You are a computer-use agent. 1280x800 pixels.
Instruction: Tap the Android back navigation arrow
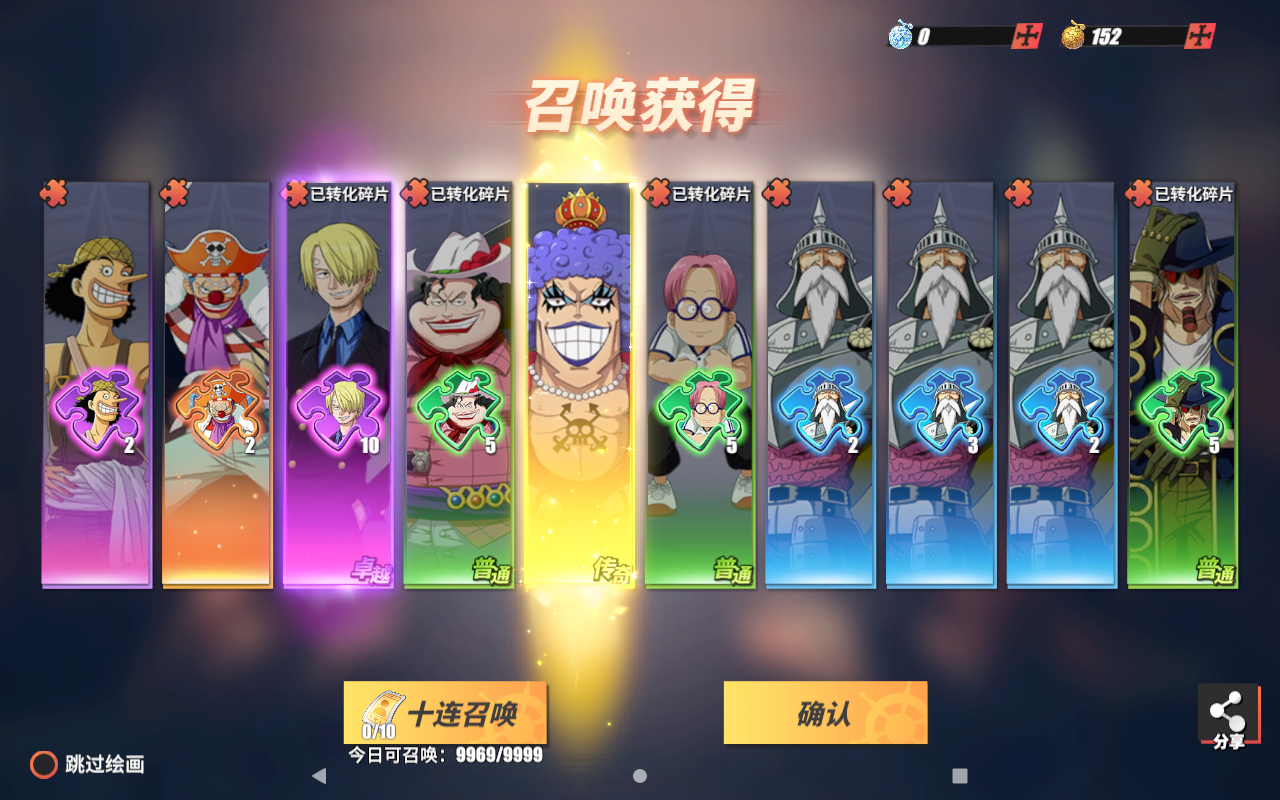click(321, 774)
